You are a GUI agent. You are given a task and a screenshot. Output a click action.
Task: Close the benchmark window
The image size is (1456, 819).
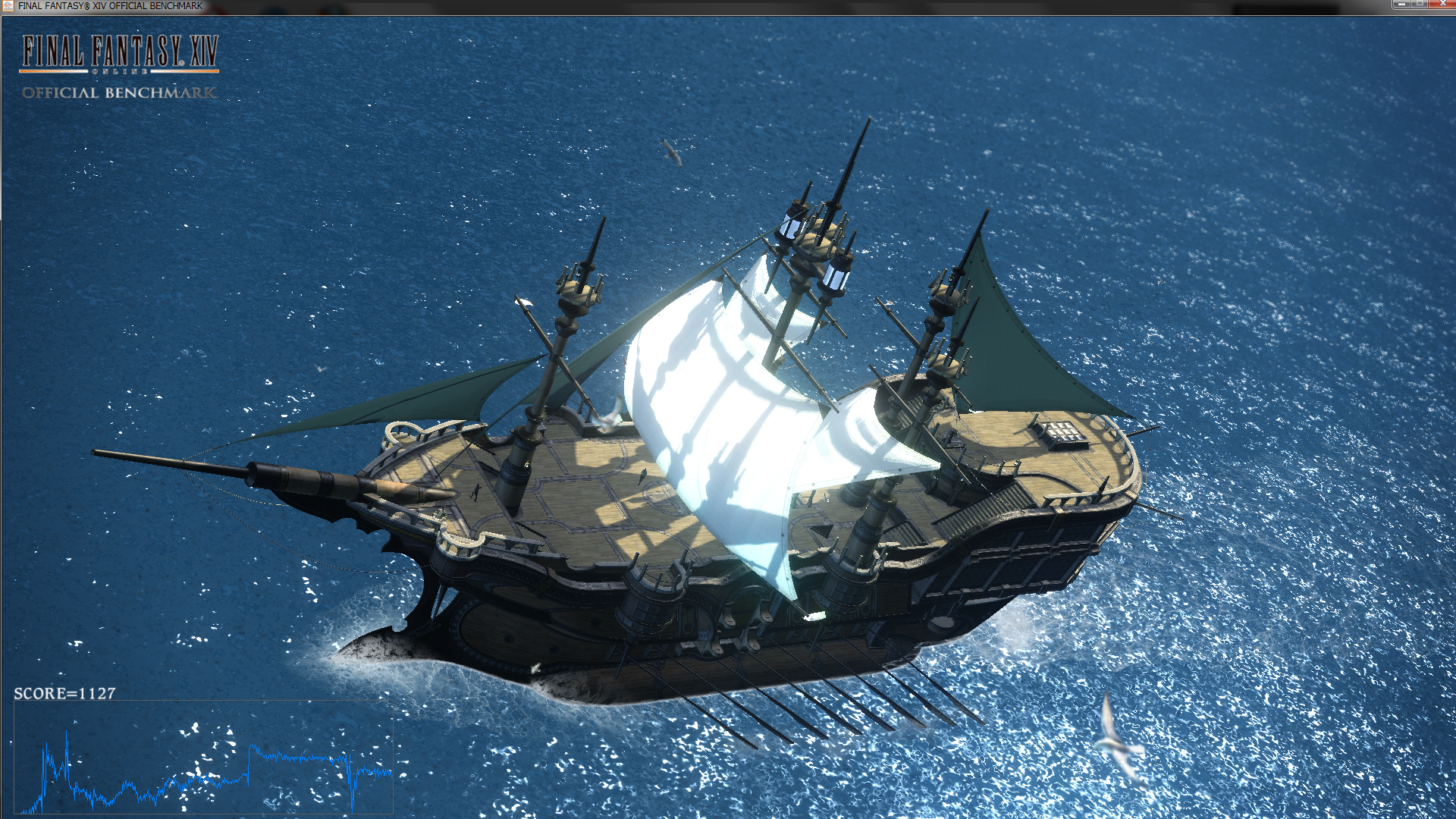(1442, 5)
